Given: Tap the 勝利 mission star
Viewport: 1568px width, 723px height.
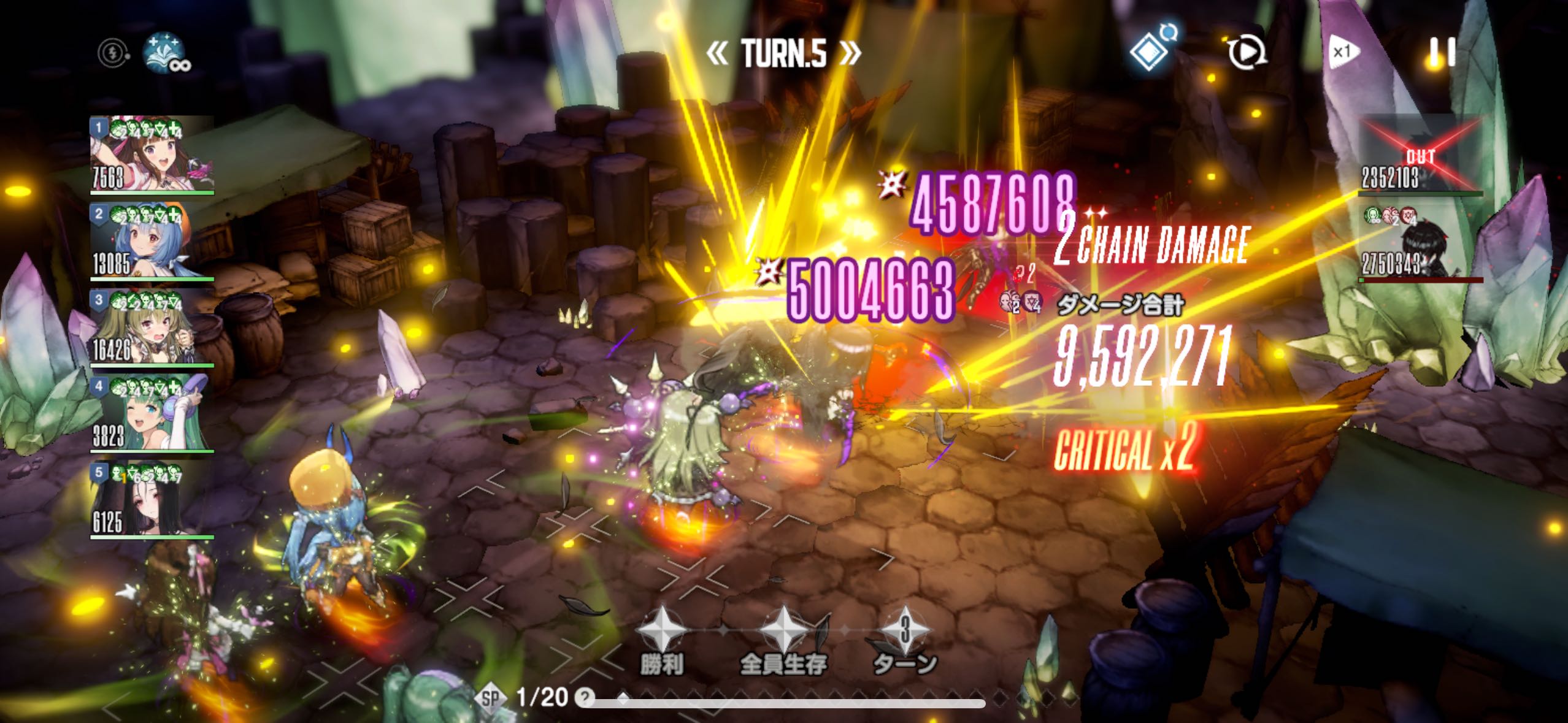Looking at the screenshot, I should (660, 630).
